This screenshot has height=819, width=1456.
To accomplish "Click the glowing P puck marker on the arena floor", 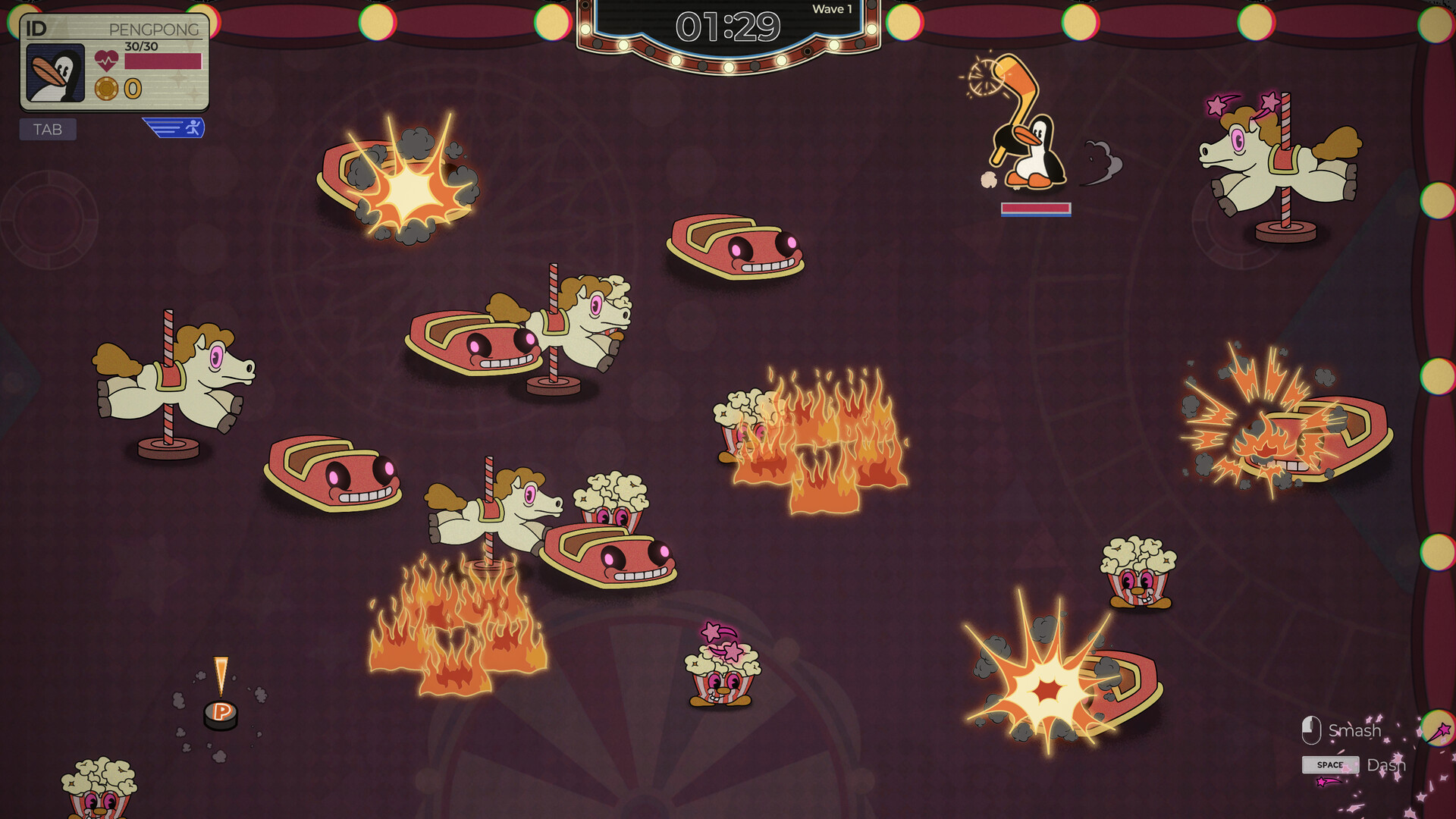I will [x=220, y=713].
